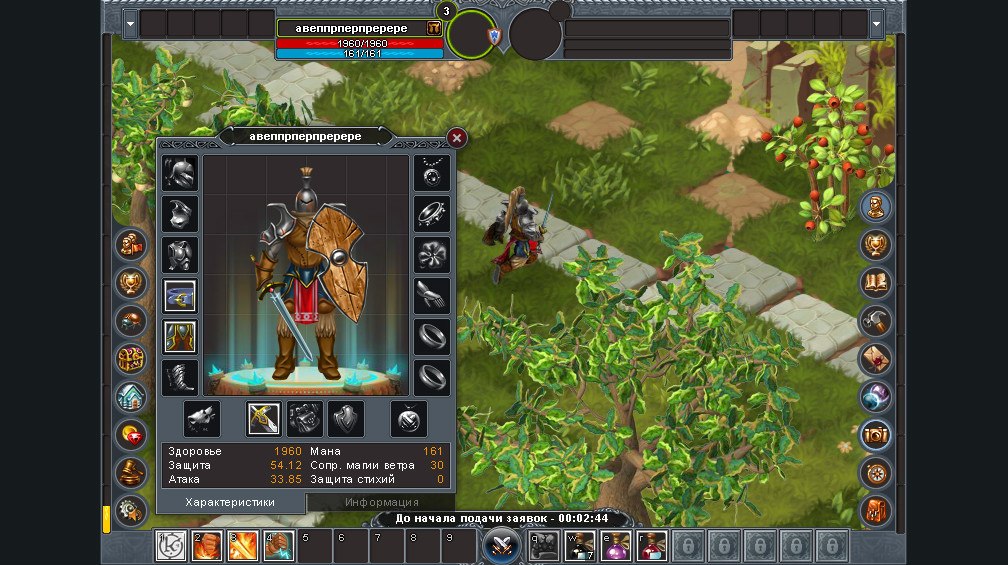Close the character equipment window
This screenshot has width=1008, height=565.
pyautogui.click(x=457, y=138)
